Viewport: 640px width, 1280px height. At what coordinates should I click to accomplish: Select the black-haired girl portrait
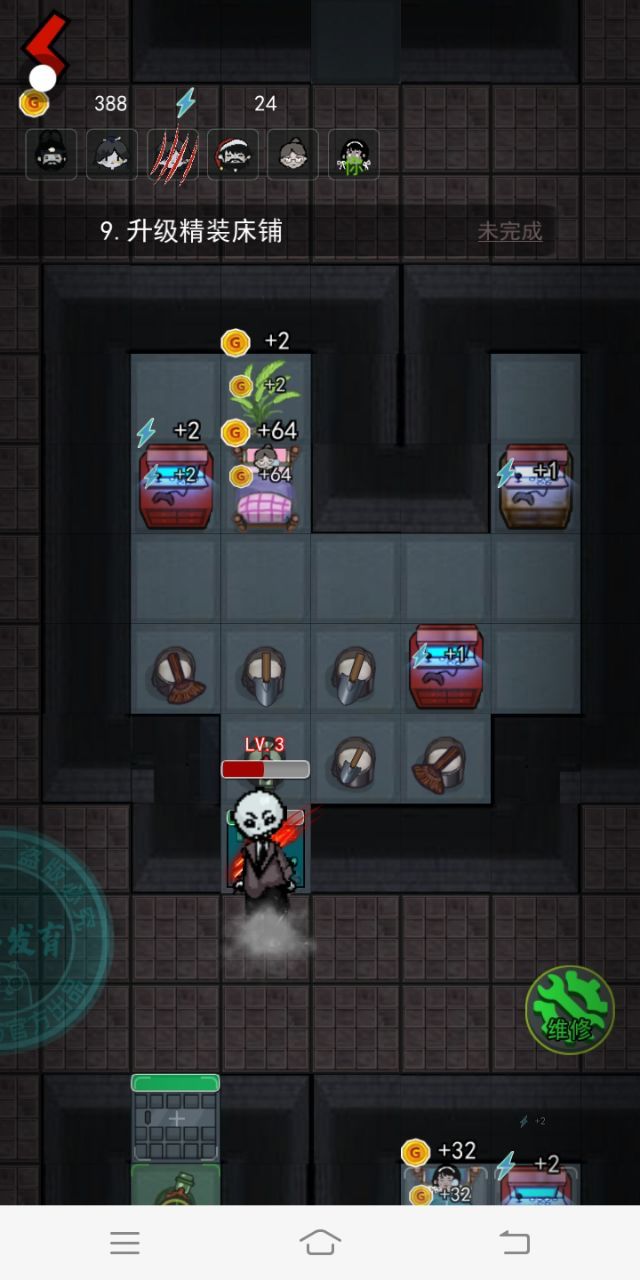pos(112,155)
